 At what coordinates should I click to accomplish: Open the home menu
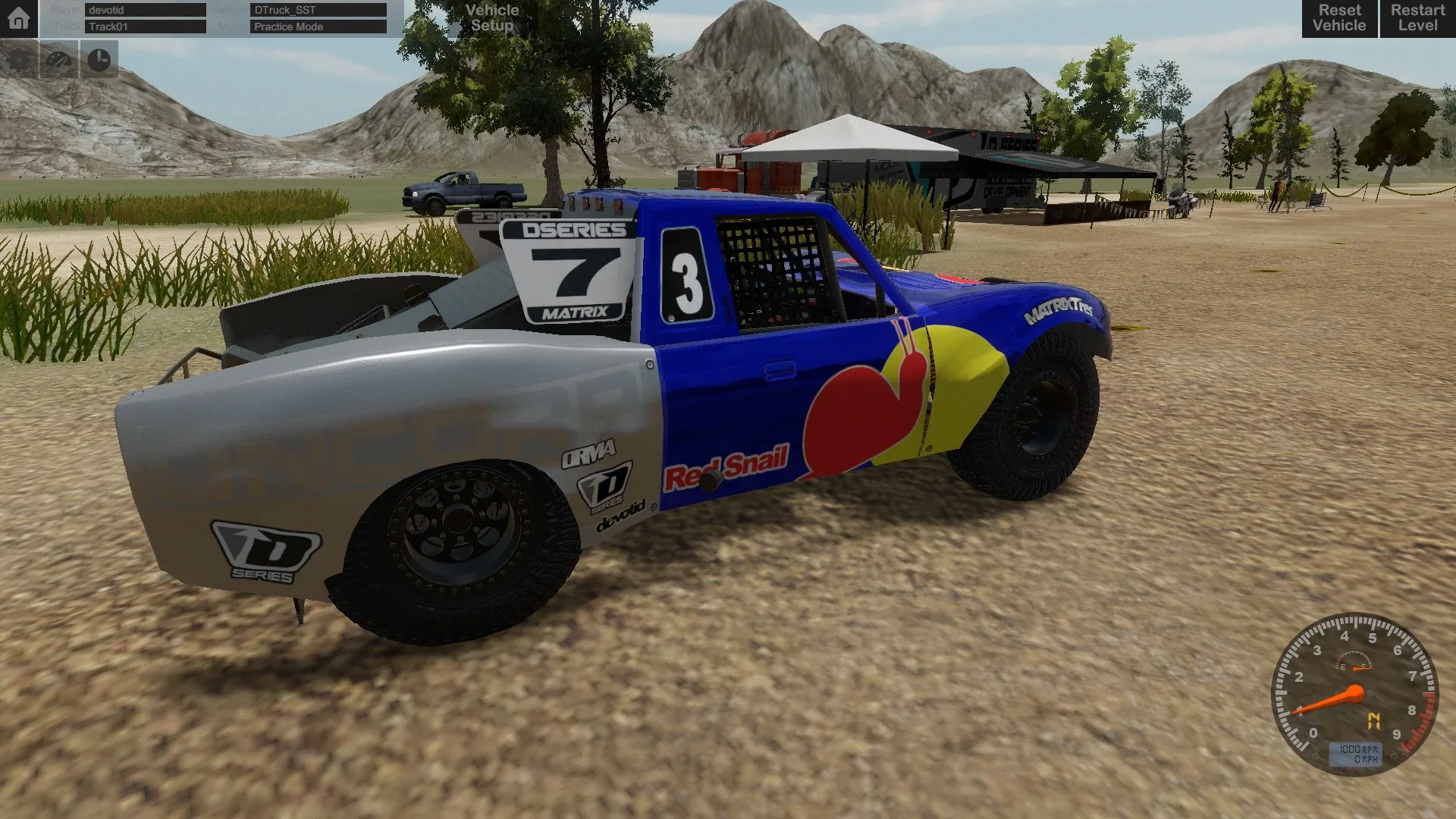tap(17, 19)
